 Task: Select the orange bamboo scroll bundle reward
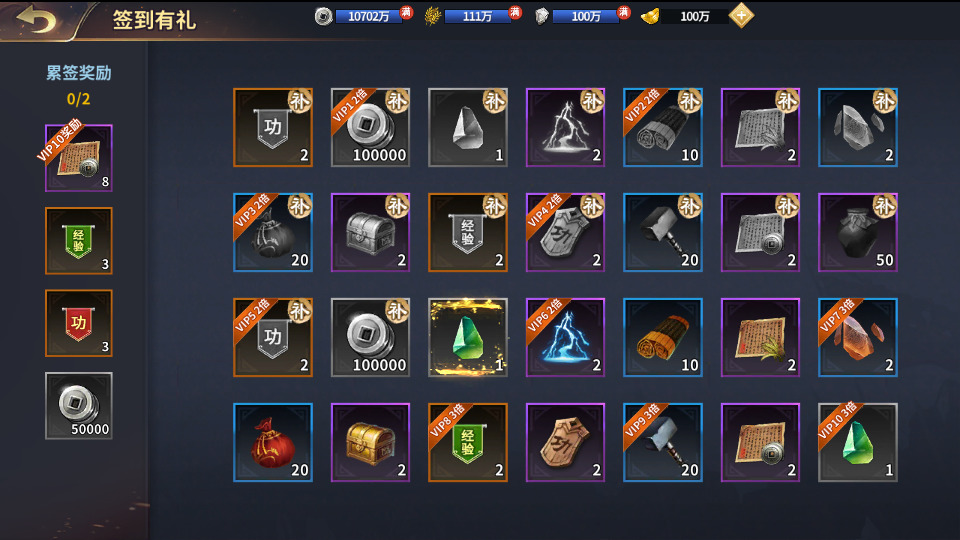[663, 337]
